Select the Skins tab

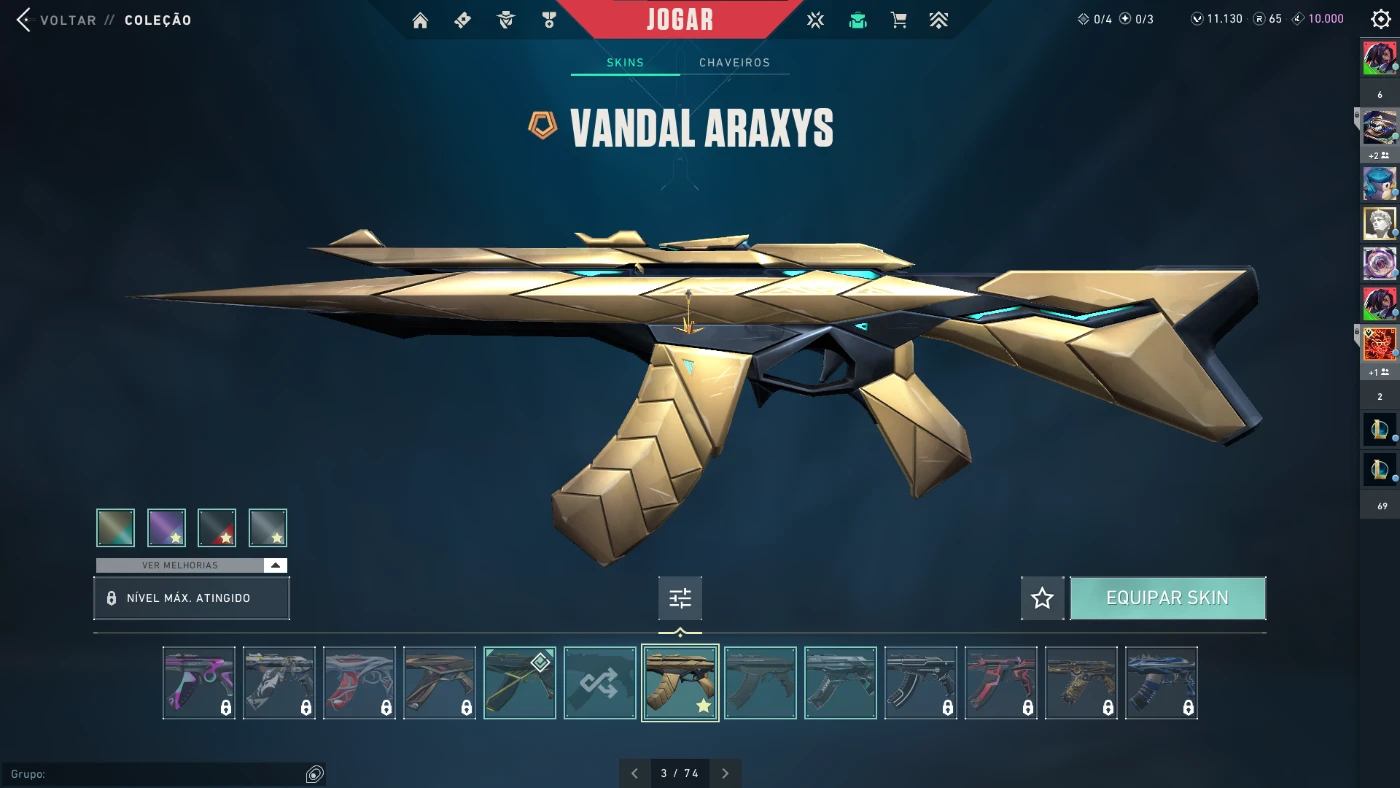coord(625,62)
